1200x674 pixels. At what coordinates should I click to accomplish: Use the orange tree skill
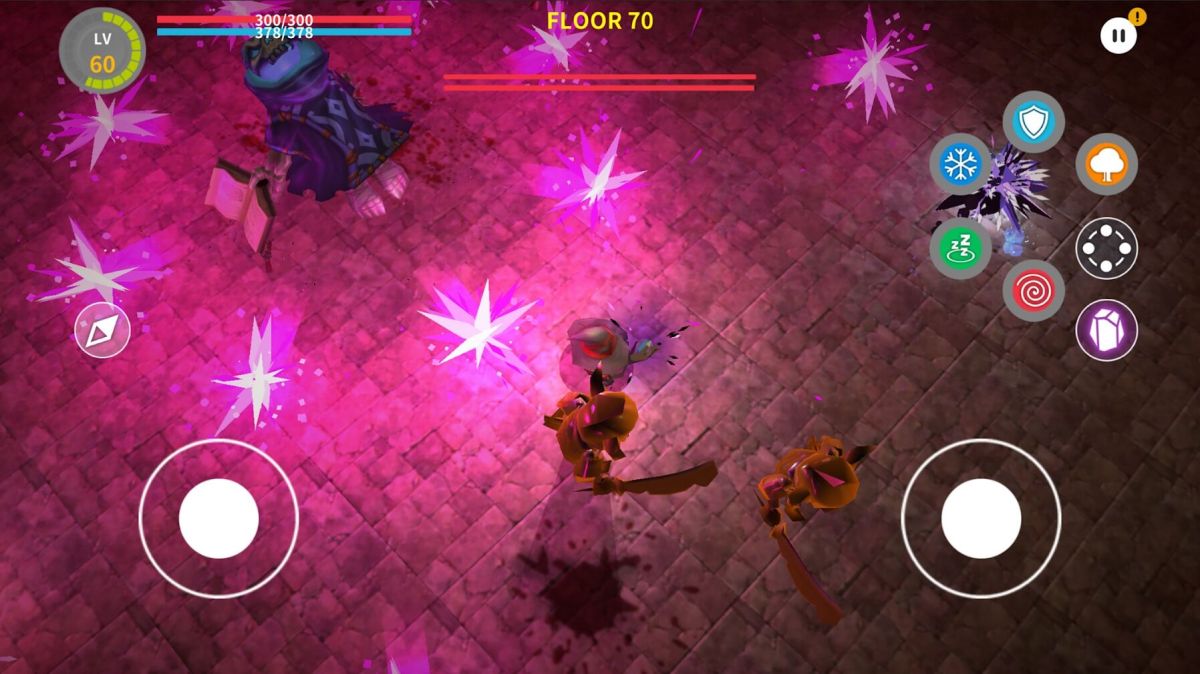tap(1106, 164)
